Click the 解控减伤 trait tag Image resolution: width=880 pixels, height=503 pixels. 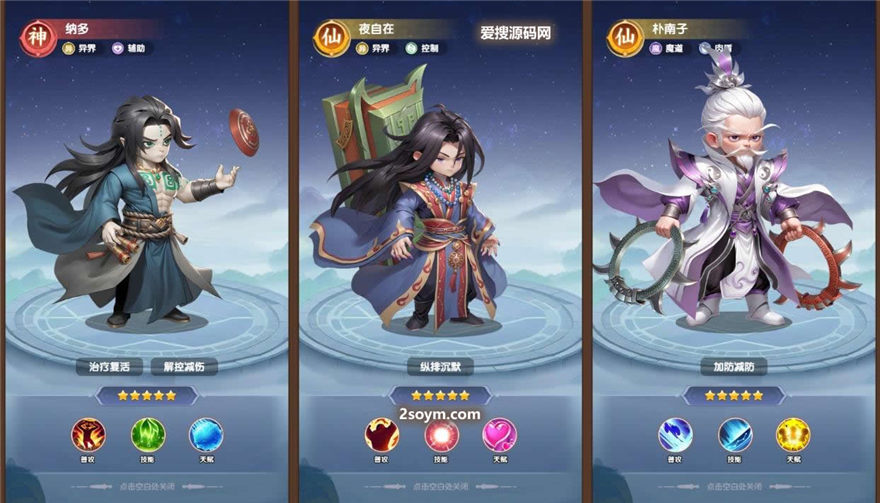pos(184,367)
